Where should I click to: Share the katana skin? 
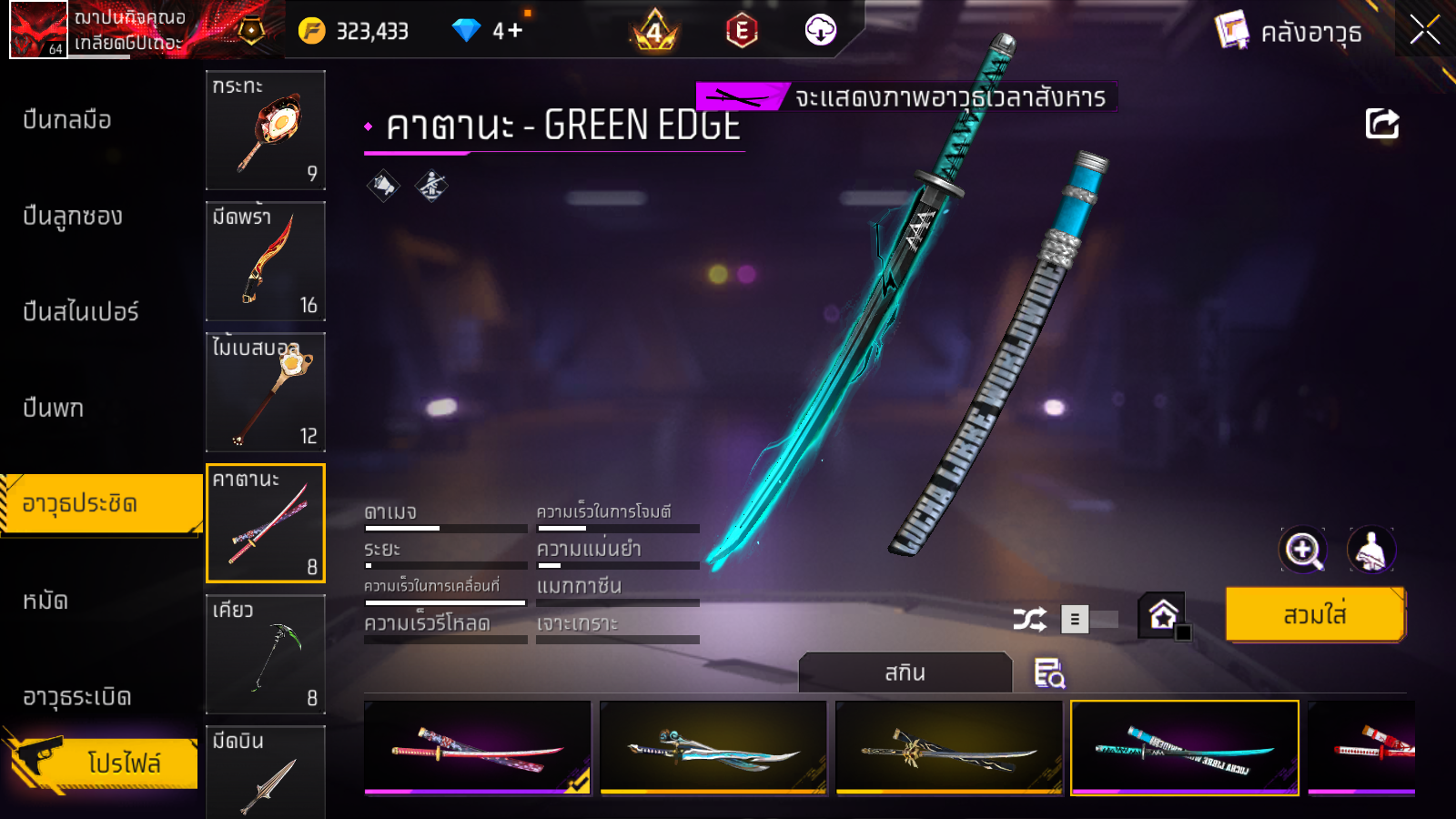tap(1381, 124)
